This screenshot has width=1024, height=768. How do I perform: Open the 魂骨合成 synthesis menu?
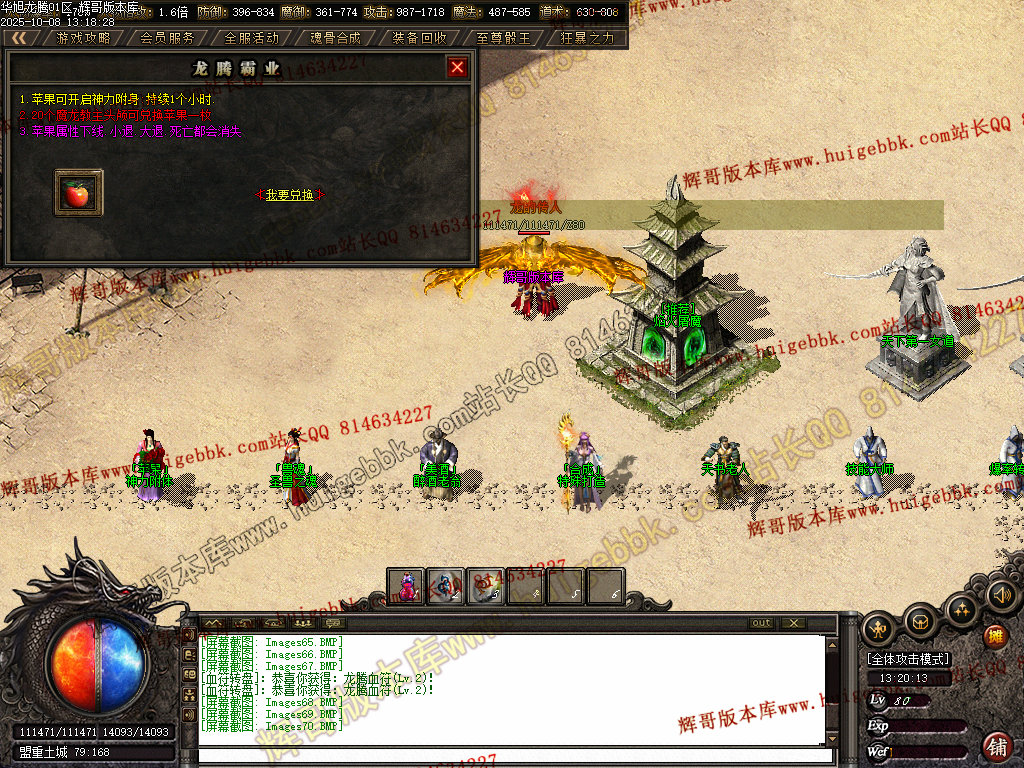coord(335,38)
